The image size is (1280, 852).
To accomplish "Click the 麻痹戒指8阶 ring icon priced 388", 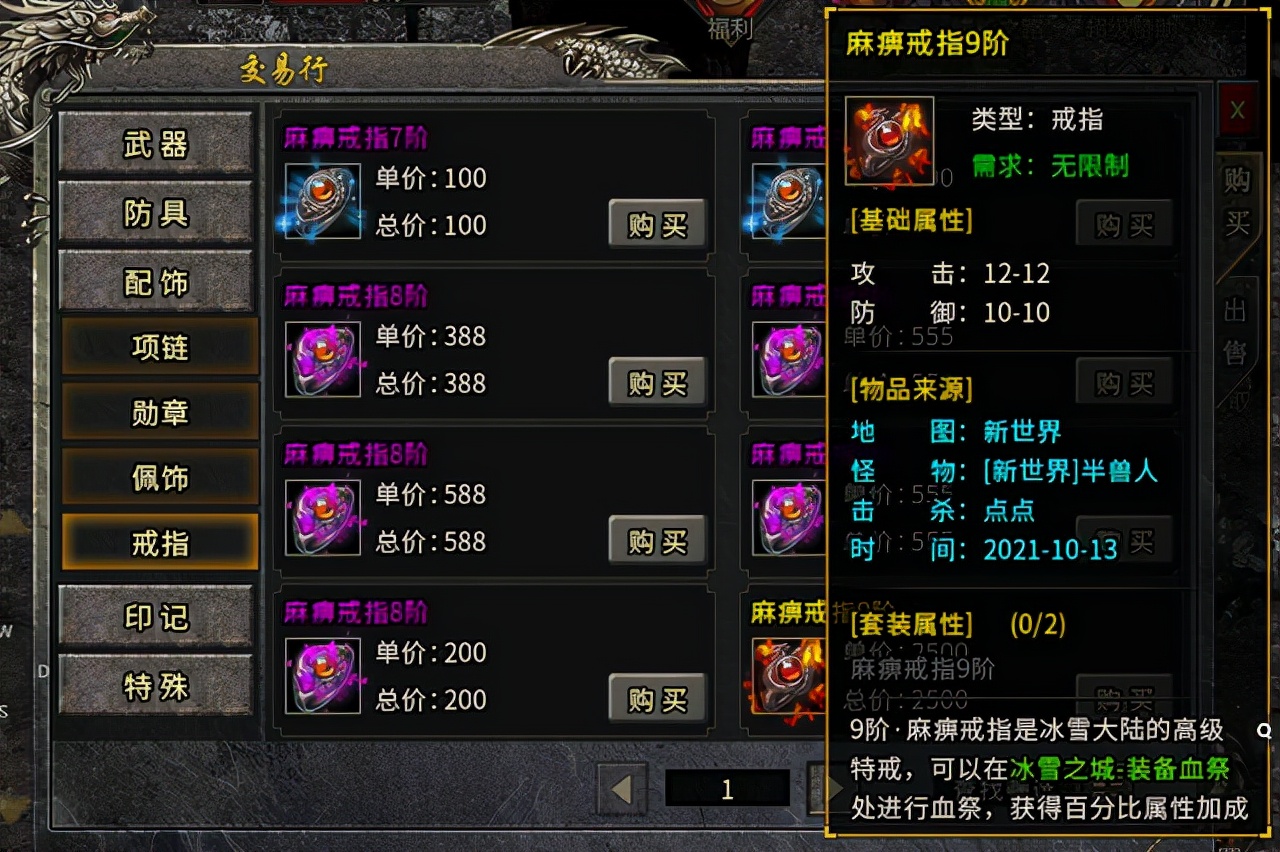I will [x=322, y=358].
